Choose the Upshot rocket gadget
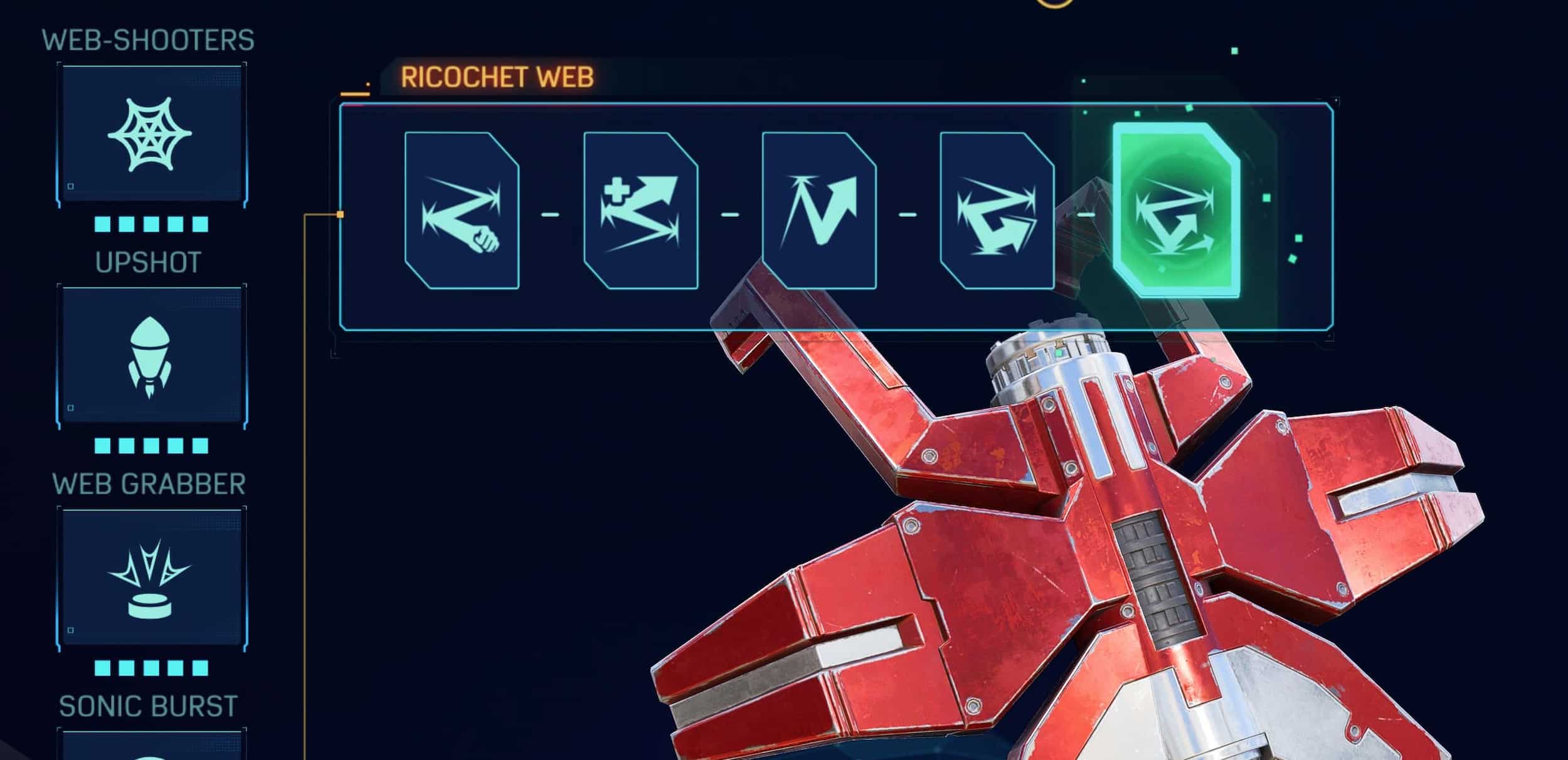The width and height of the screenshot is (1568, 760). 151,357
